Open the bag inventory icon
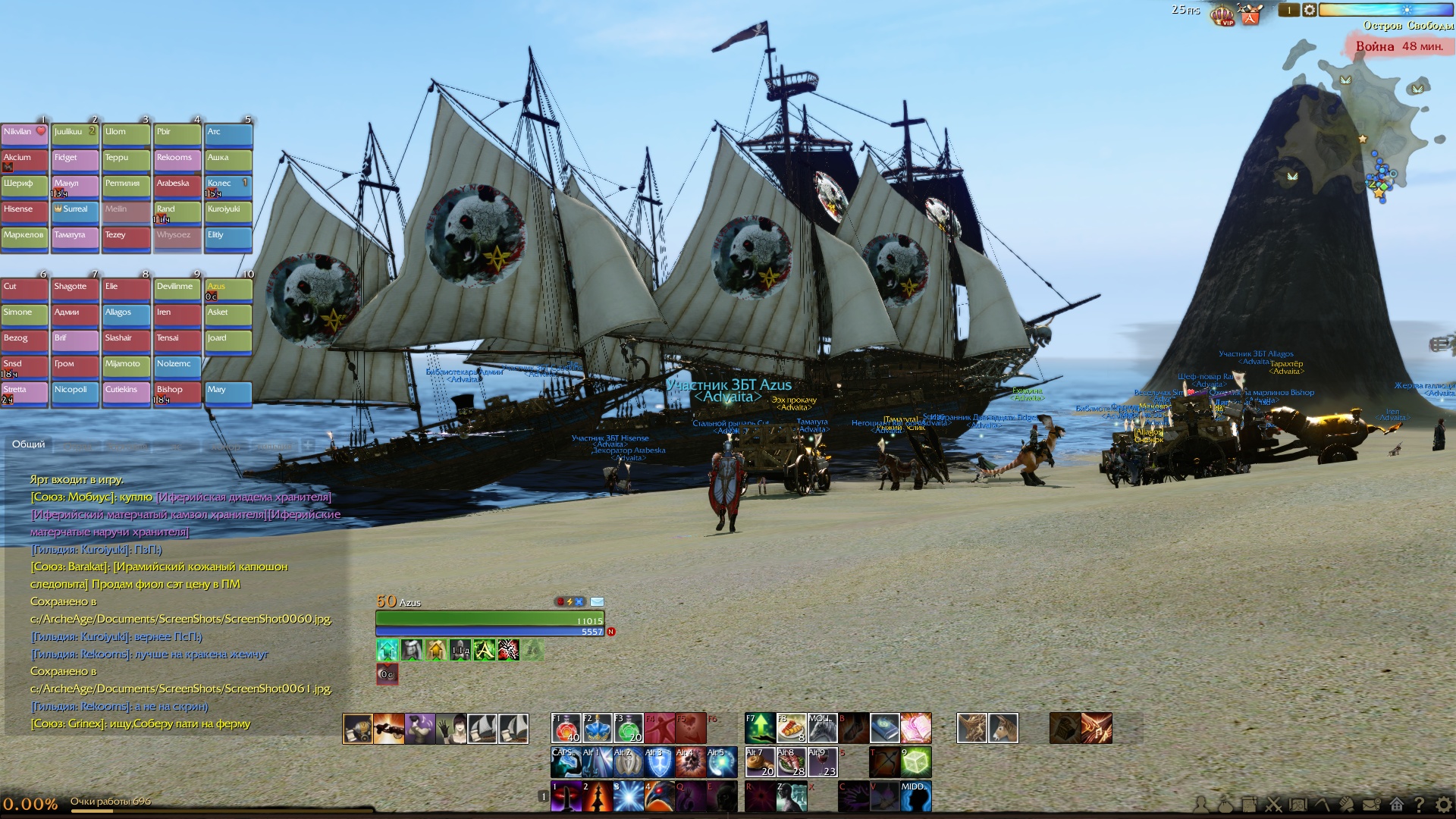The image size is (1456, 819). tap(1225, 804)
